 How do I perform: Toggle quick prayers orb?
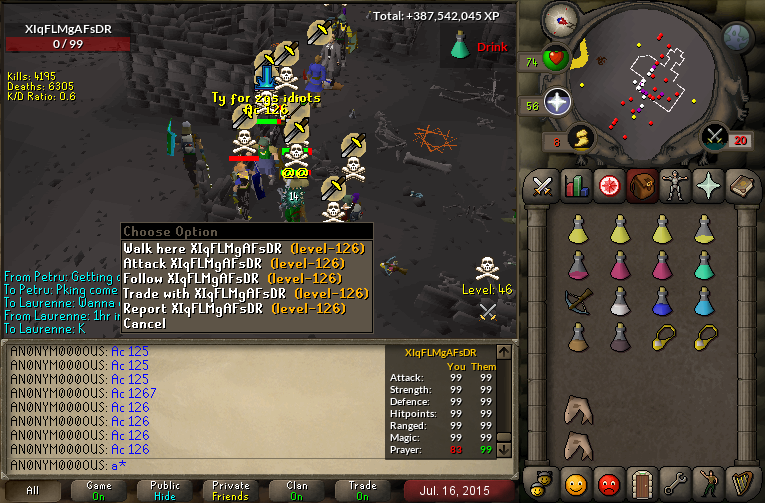[x=556, y=103]
